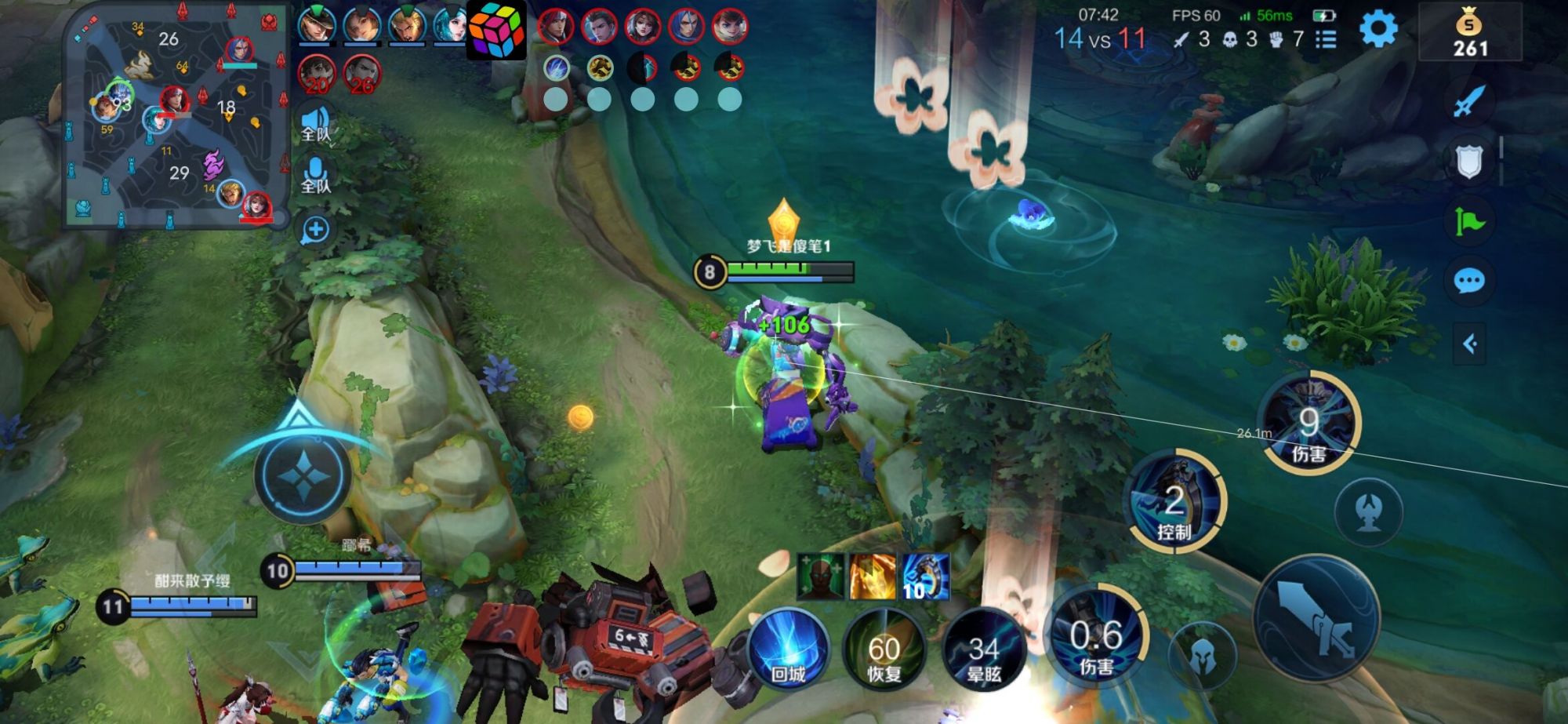Open the quick chat speech bubble

click(1468, 281)
